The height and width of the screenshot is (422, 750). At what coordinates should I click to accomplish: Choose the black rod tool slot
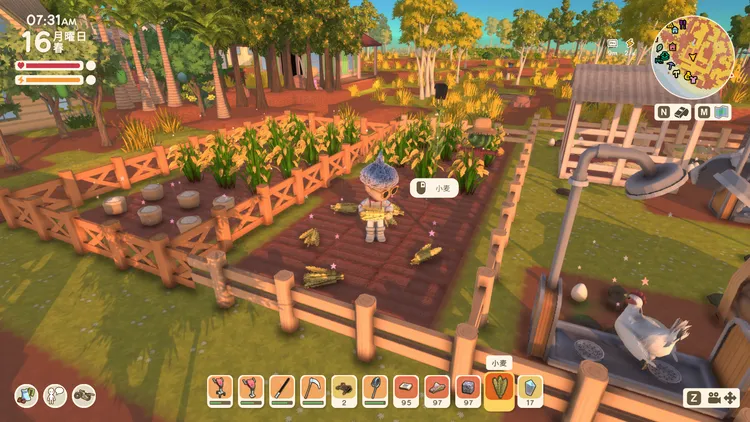282,388
